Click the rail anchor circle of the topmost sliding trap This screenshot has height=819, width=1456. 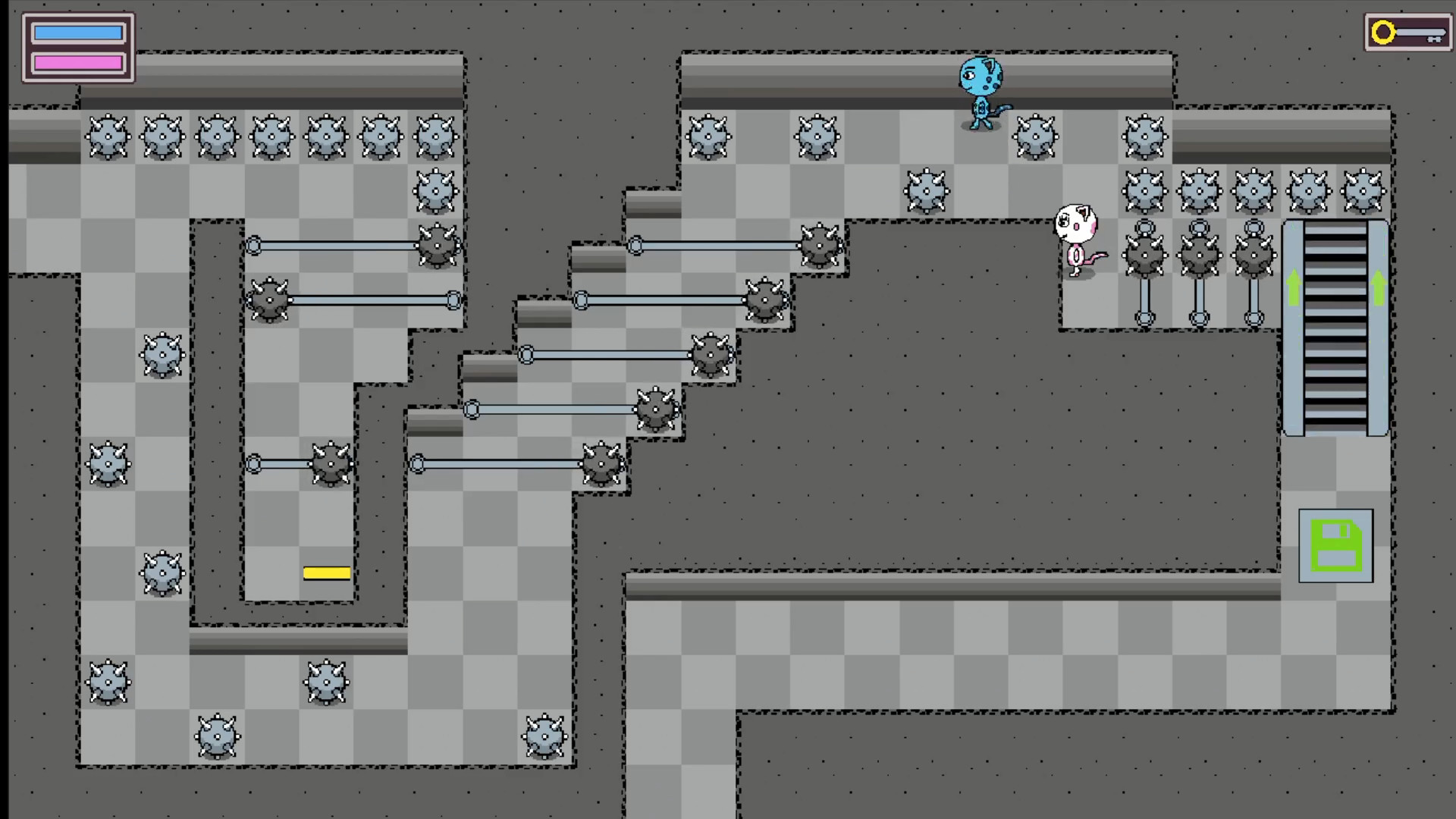[253, 244]
